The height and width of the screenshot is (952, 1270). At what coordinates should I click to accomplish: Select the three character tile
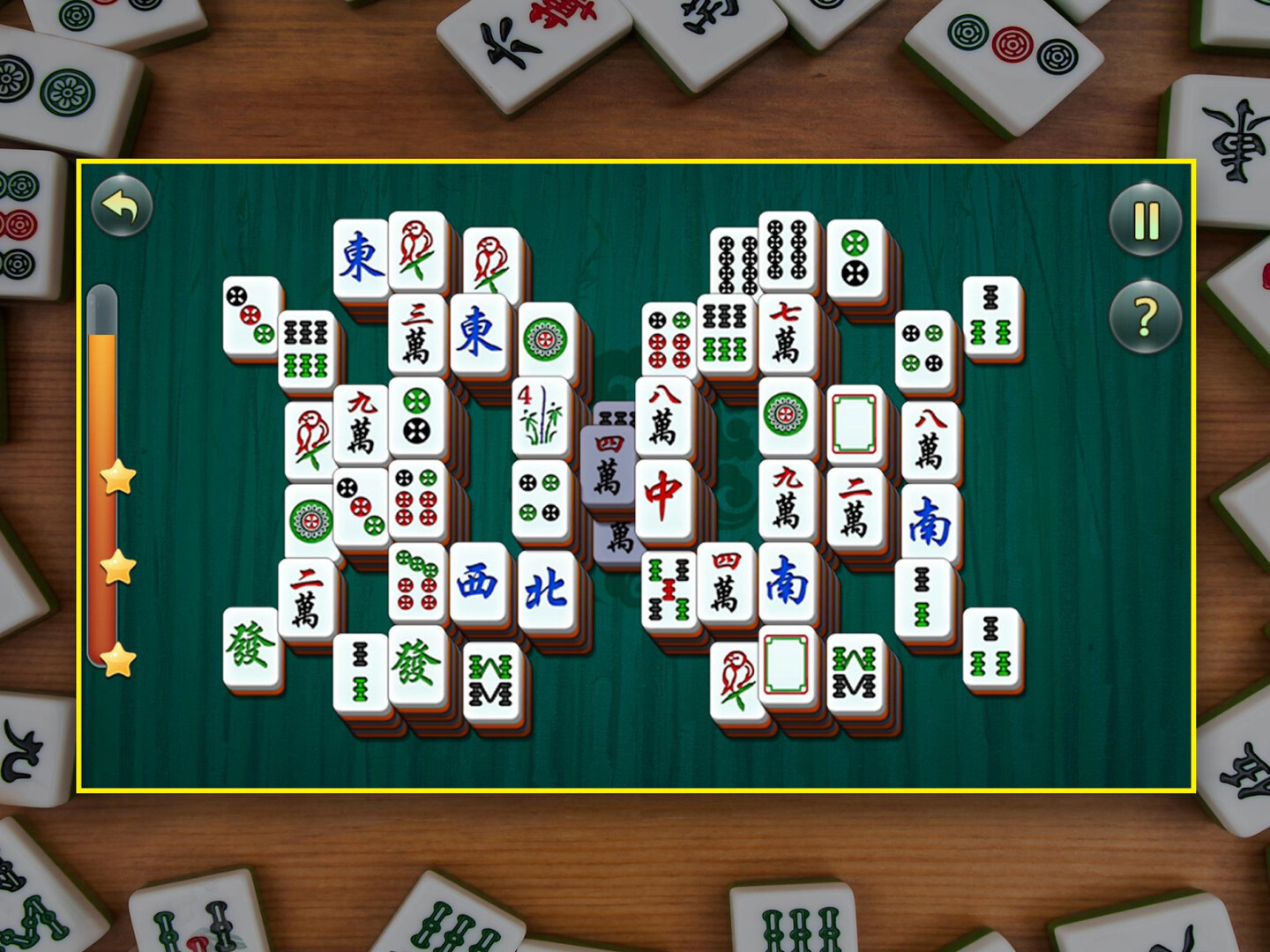coord(416,333)
